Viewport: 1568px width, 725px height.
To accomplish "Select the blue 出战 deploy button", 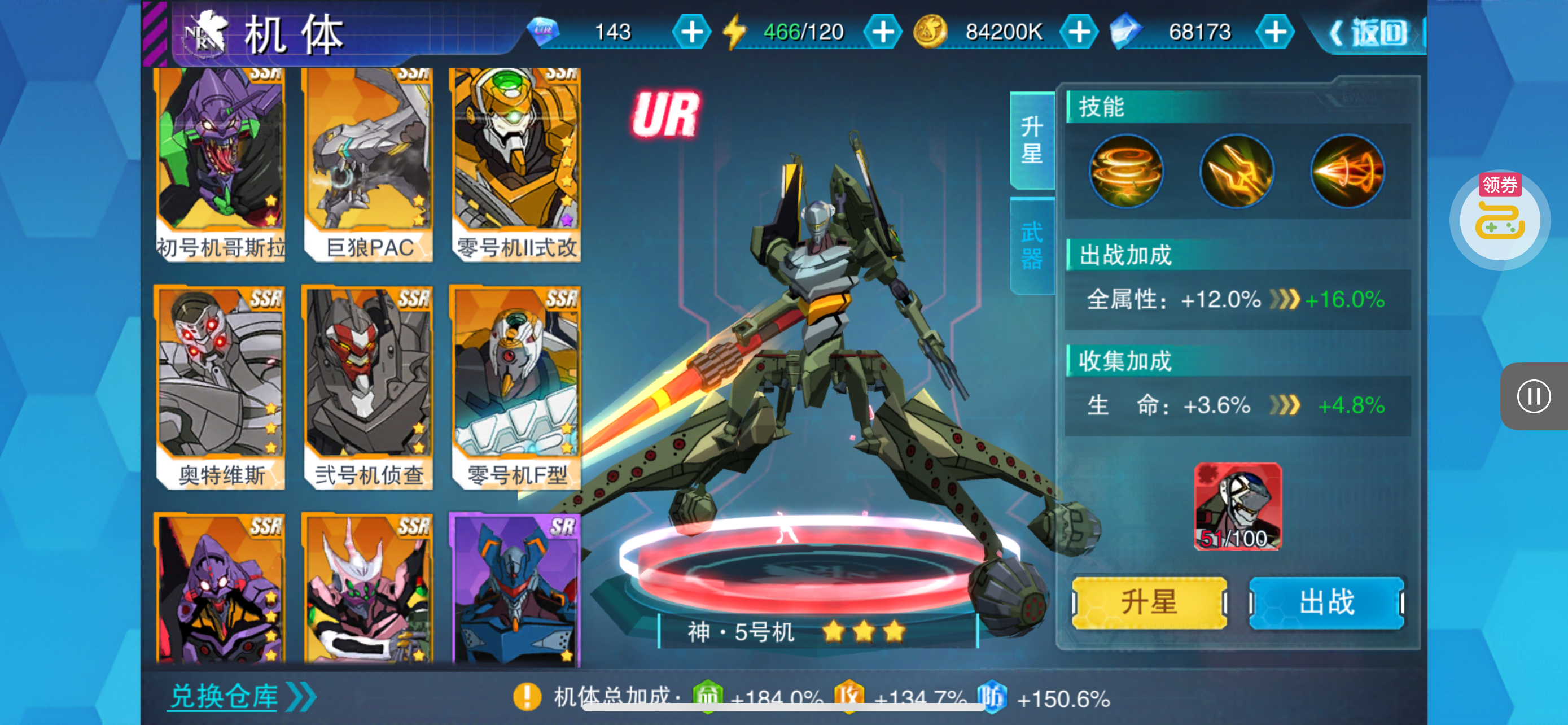I will (1326, 602).
